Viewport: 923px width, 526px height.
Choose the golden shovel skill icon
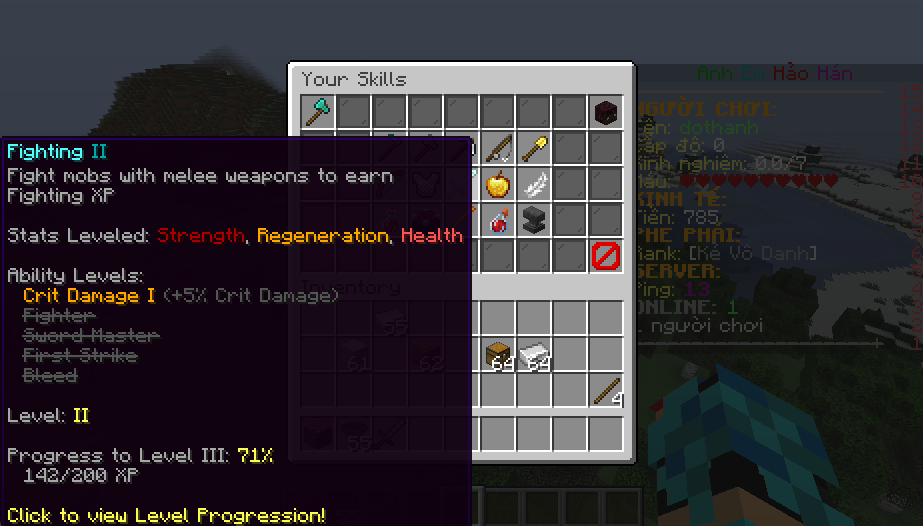pos(534,148)
